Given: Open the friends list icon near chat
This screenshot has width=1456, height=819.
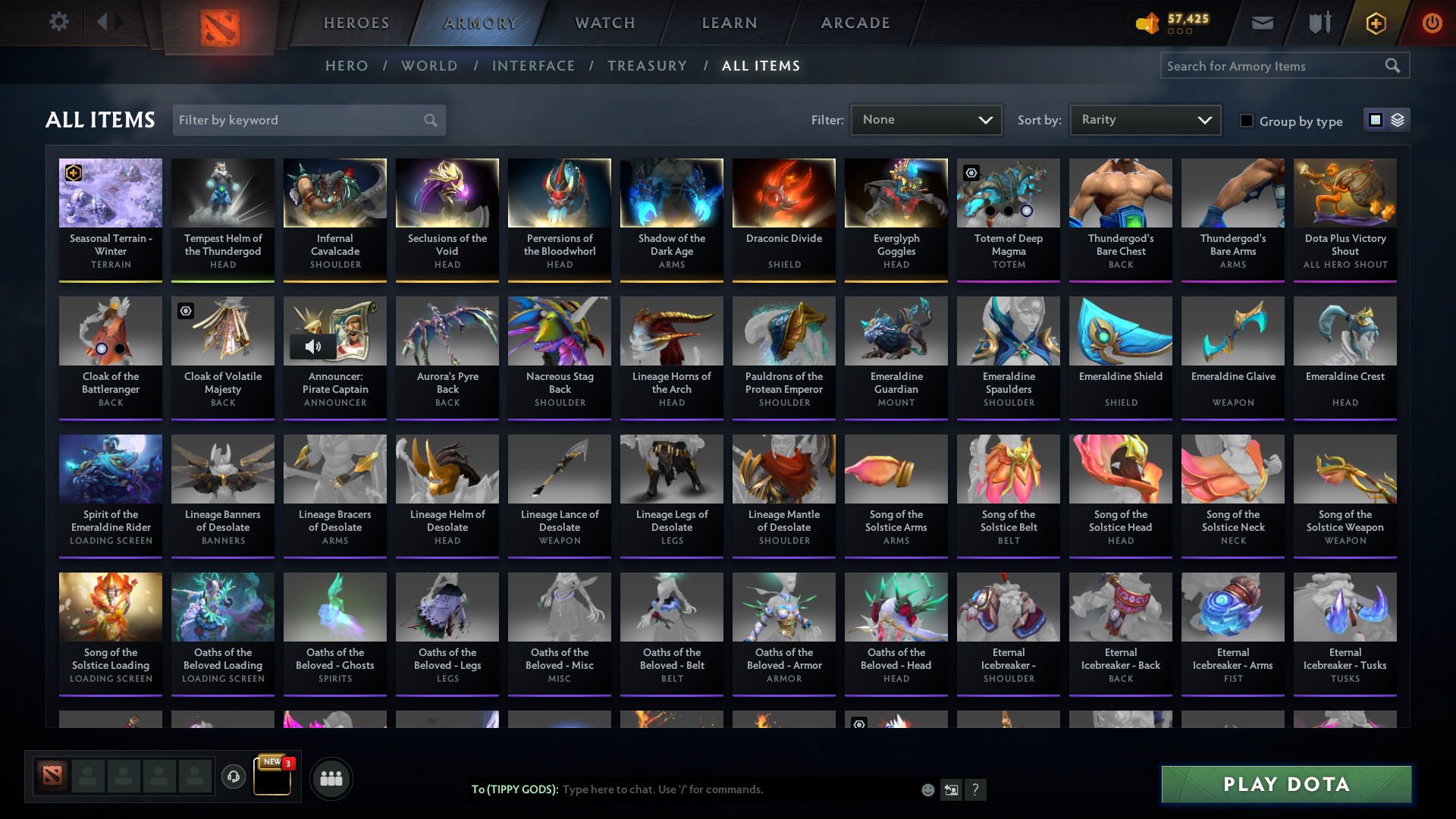Looking at the screenshot, I should point(331,778).
